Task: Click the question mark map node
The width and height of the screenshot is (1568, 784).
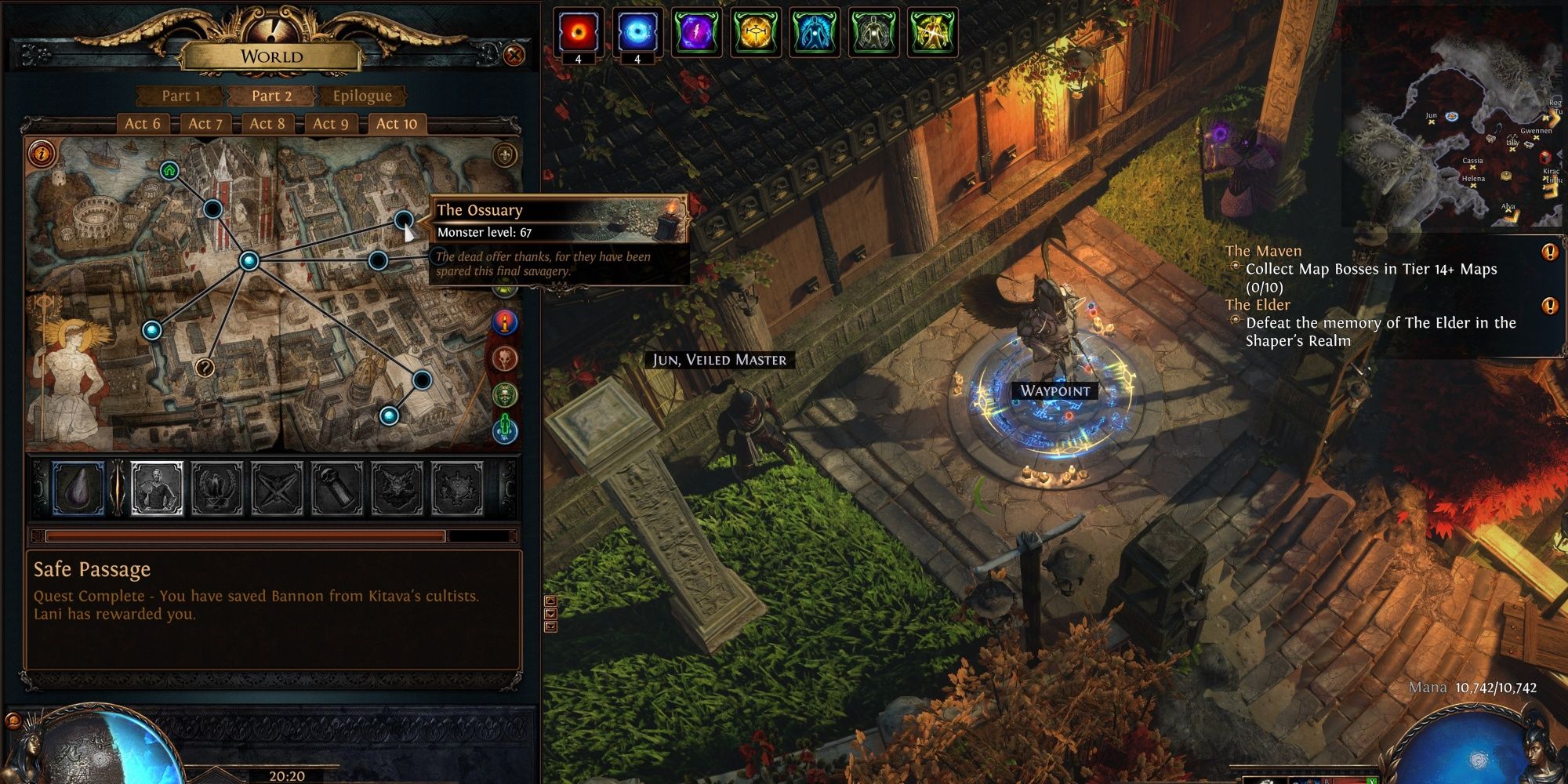Action: [x=205, y=367]
